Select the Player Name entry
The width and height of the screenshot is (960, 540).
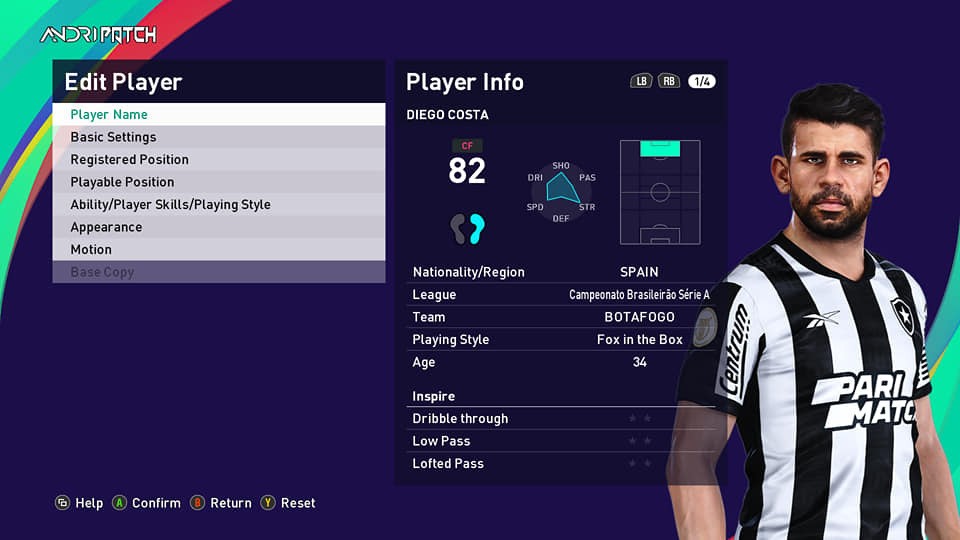[218, 115]
